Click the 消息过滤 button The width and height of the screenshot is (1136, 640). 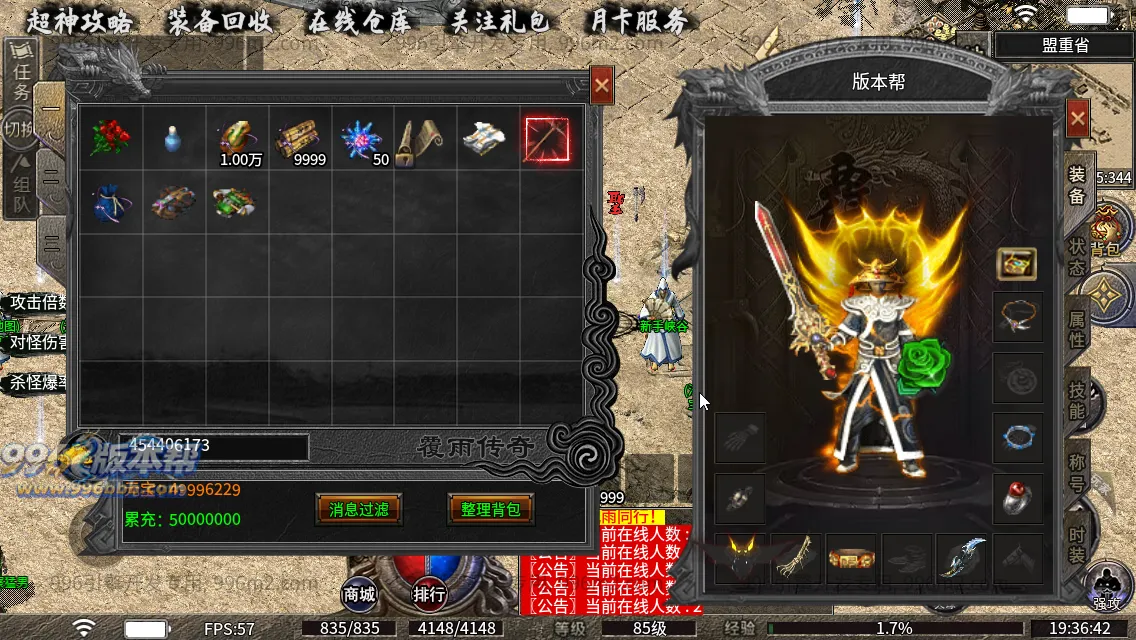click(x=359, y=509)
